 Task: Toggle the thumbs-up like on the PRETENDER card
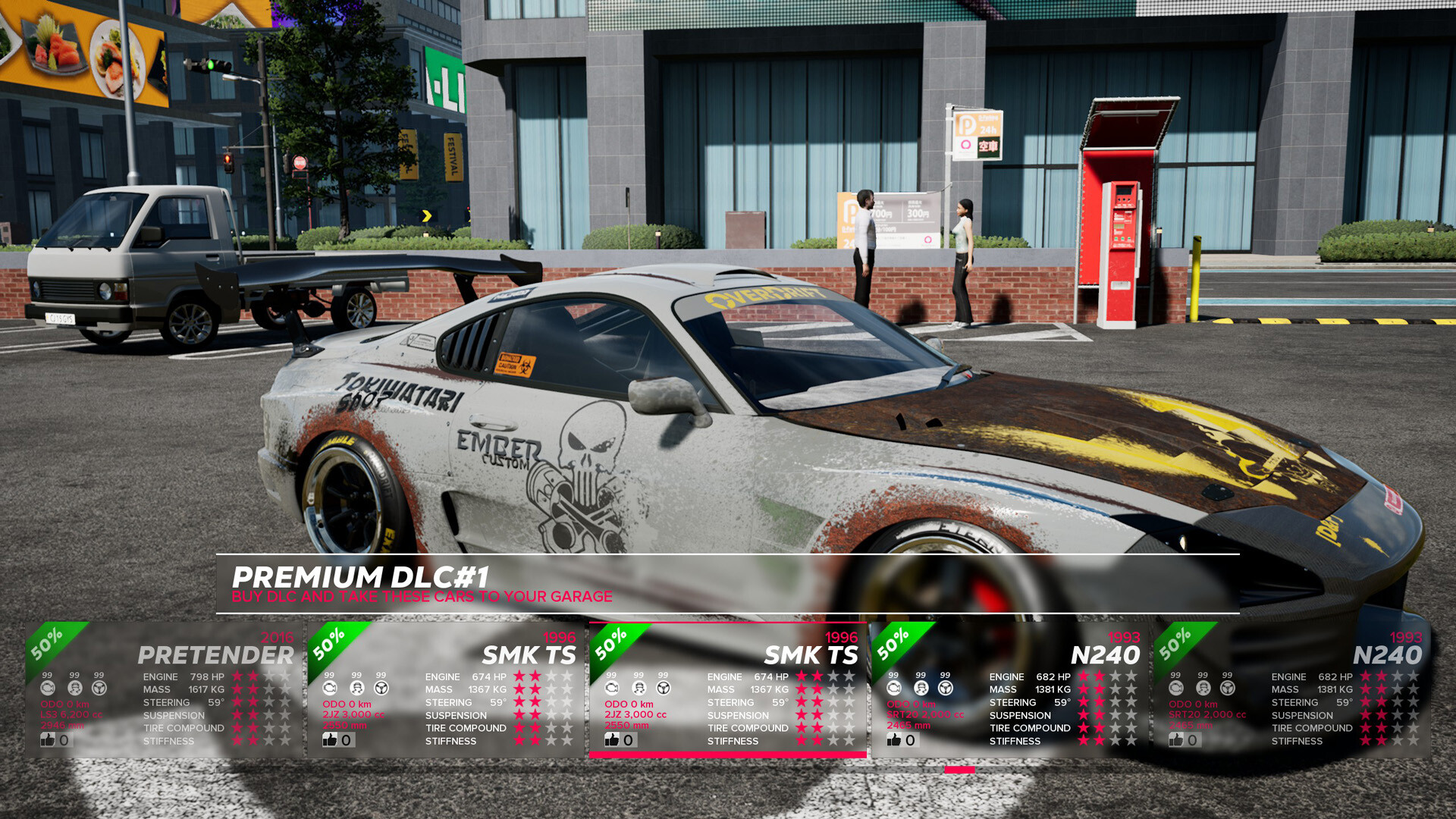point(49,741)
